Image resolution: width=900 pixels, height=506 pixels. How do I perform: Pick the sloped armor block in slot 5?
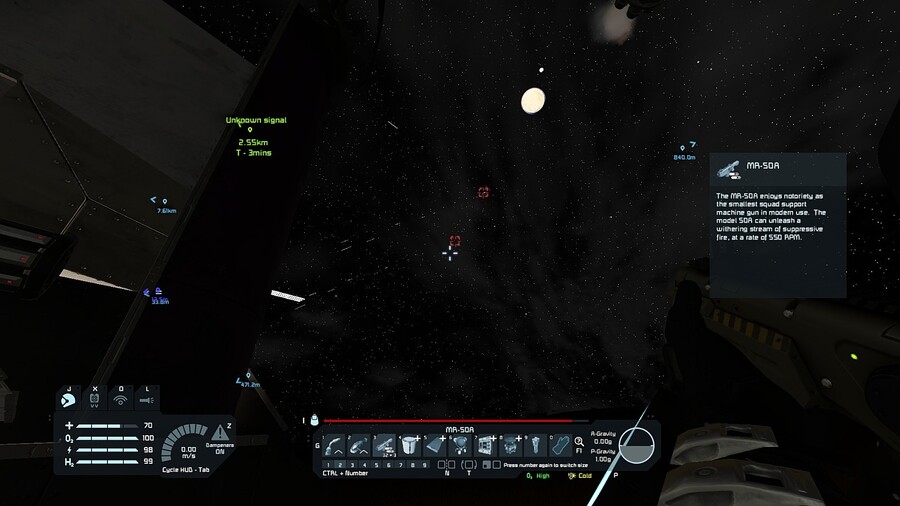pyautogui.click(x=435, y=446)
